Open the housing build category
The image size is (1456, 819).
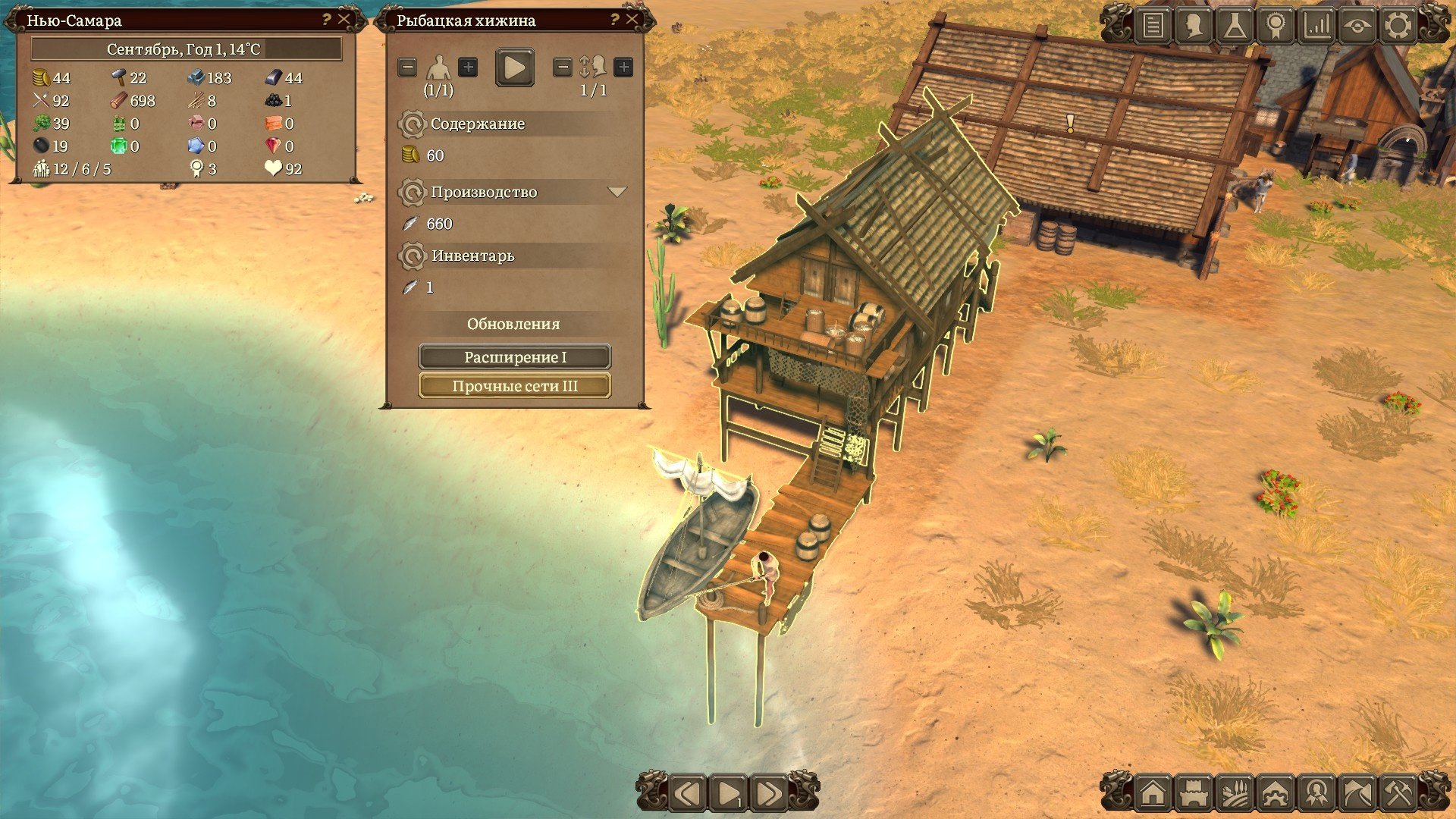coord(1153,794)
